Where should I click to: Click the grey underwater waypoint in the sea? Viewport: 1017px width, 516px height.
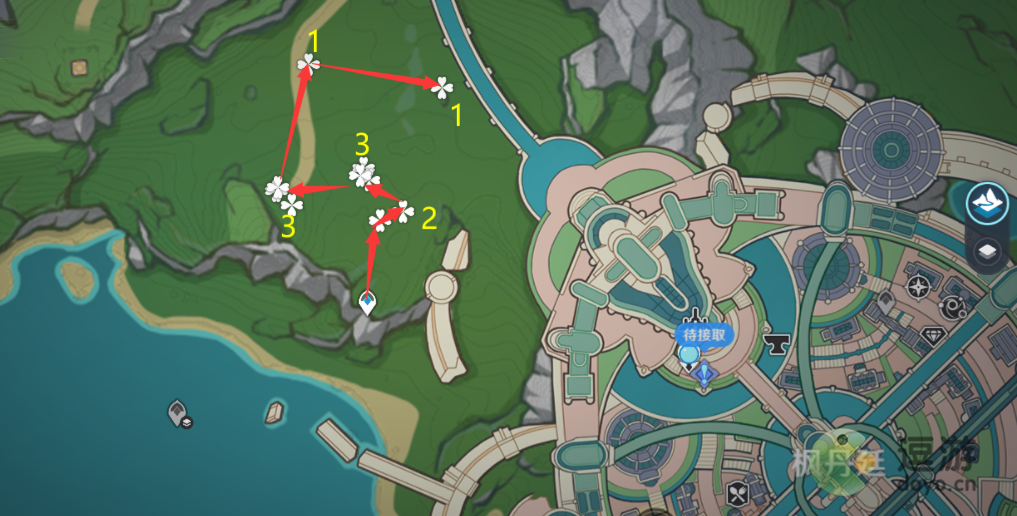177,411
